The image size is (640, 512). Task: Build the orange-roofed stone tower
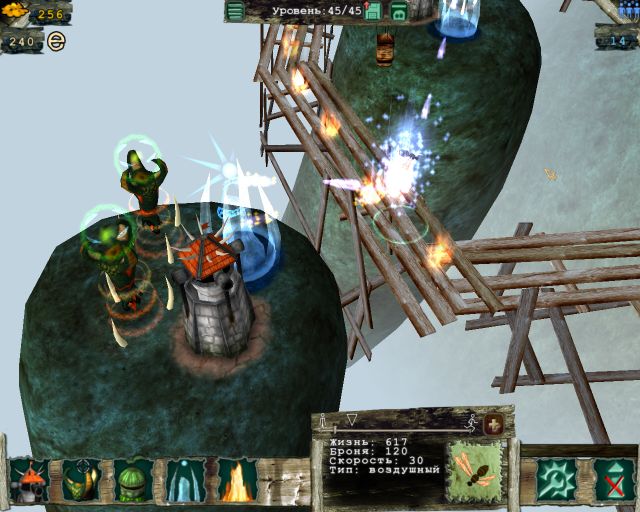click(x=29, y=481)
